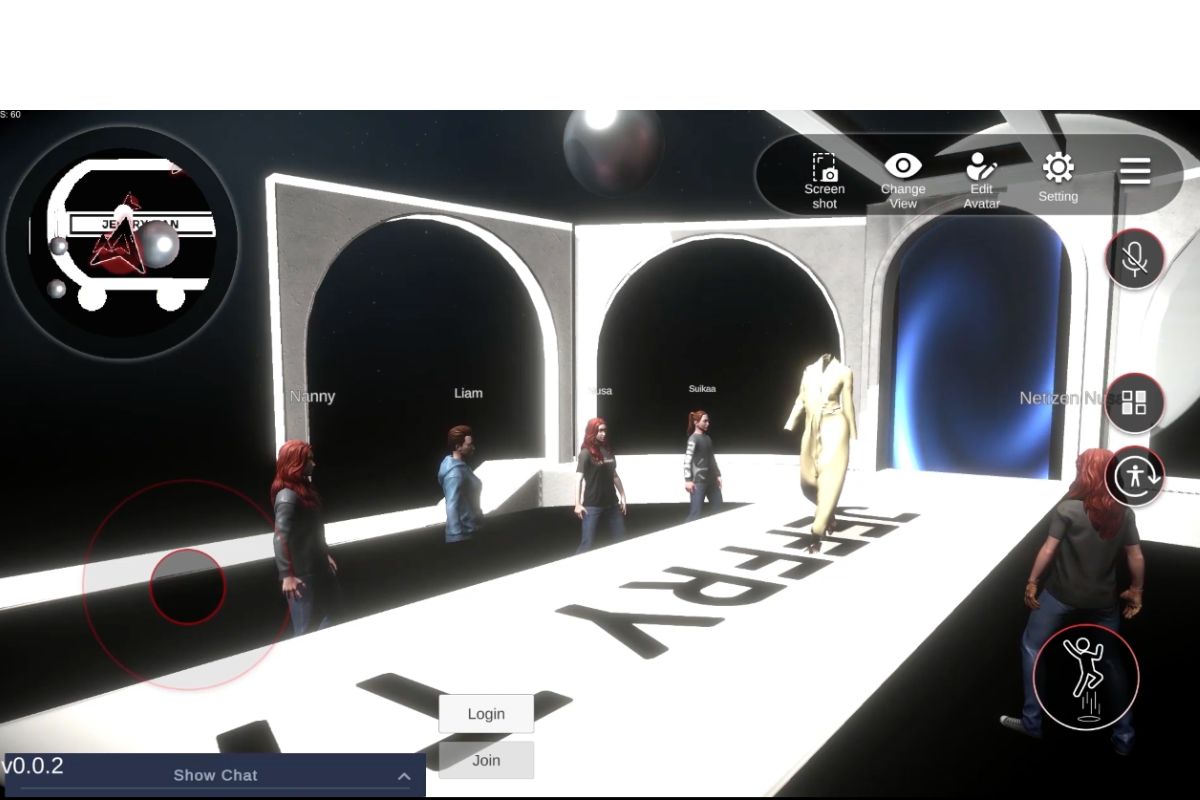Click the Join button
The height and width of the screenshot is (800, 1200).
pyautogui.click(x=486, y=760)
